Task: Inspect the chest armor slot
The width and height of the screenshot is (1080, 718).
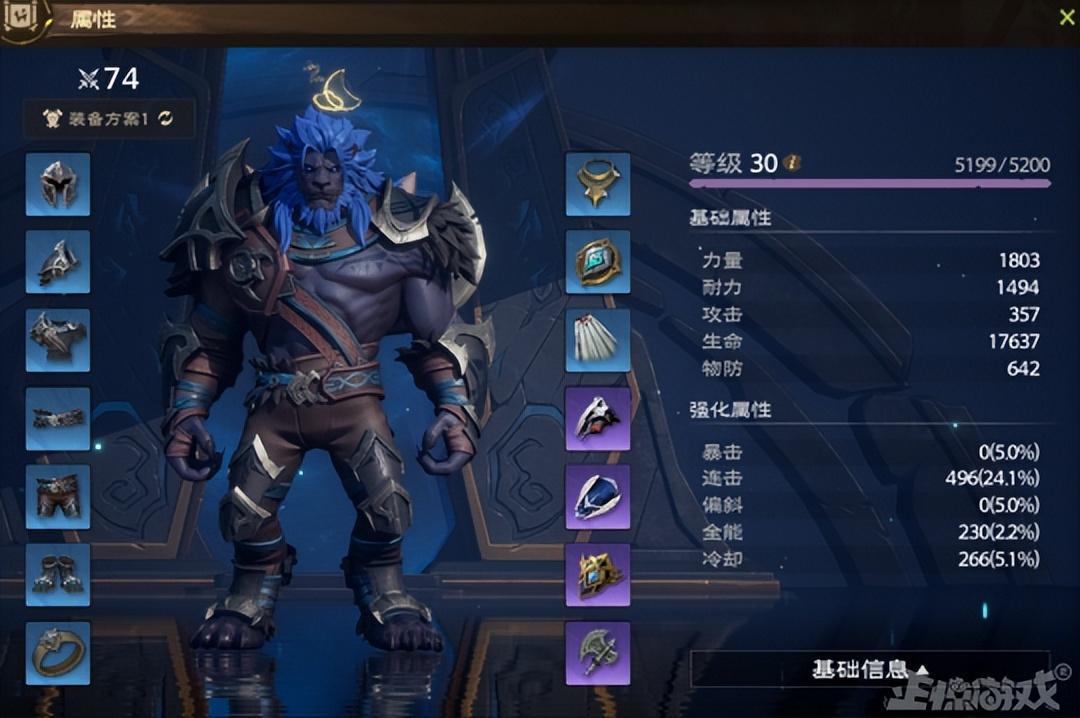Action: tap(58, 340)
